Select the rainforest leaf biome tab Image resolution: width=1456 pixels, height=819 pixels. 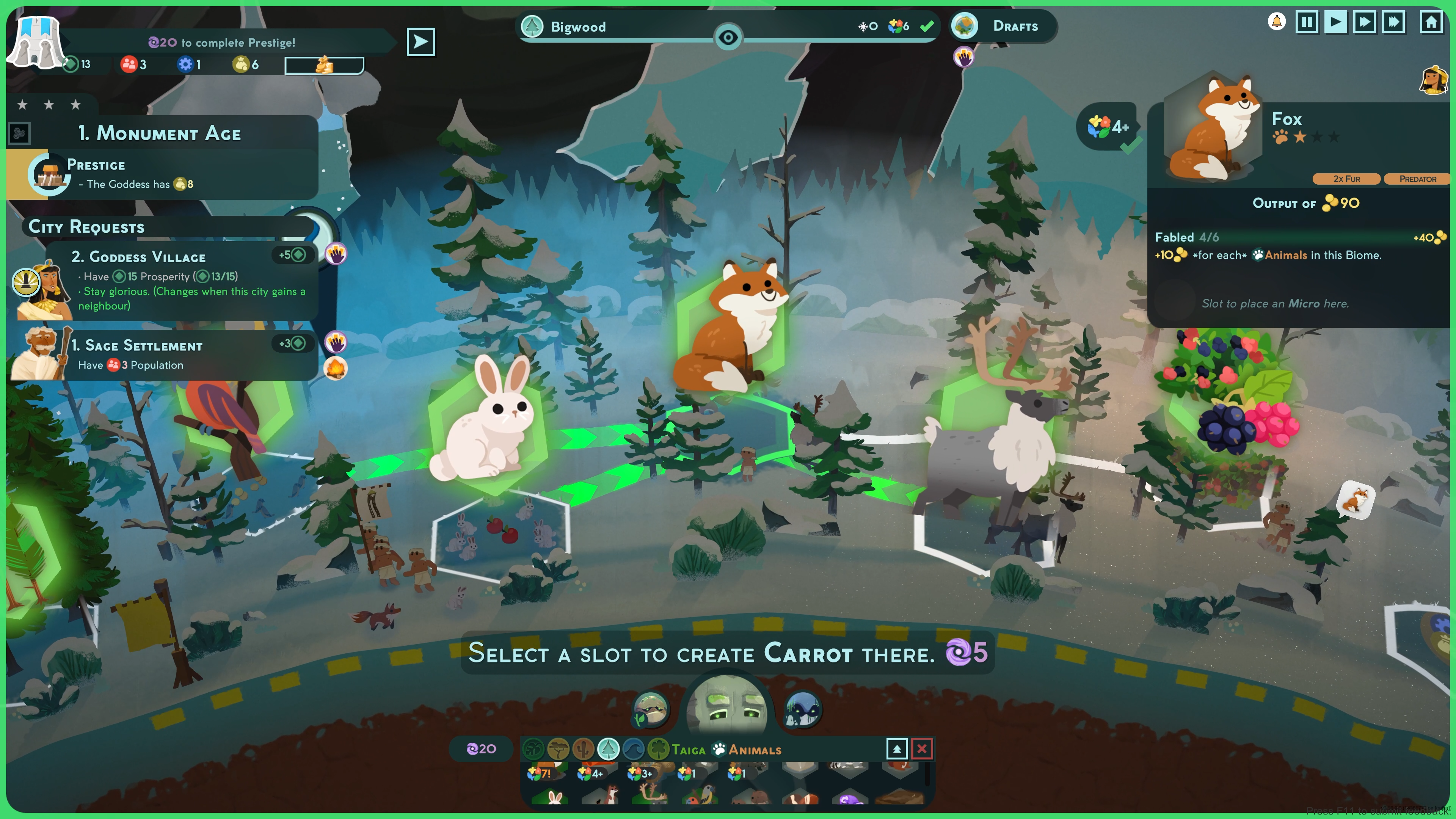533,750
